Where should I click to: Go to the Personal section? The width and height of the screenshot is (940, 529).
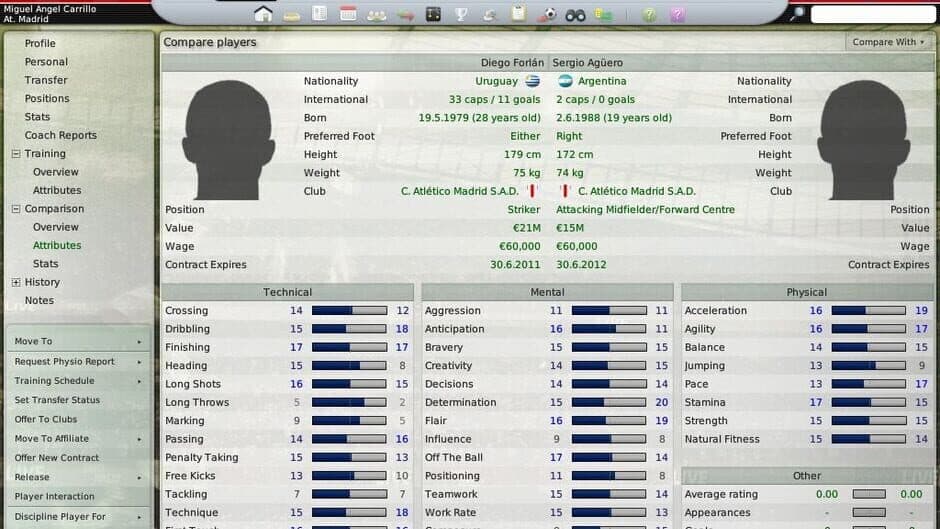46,62
